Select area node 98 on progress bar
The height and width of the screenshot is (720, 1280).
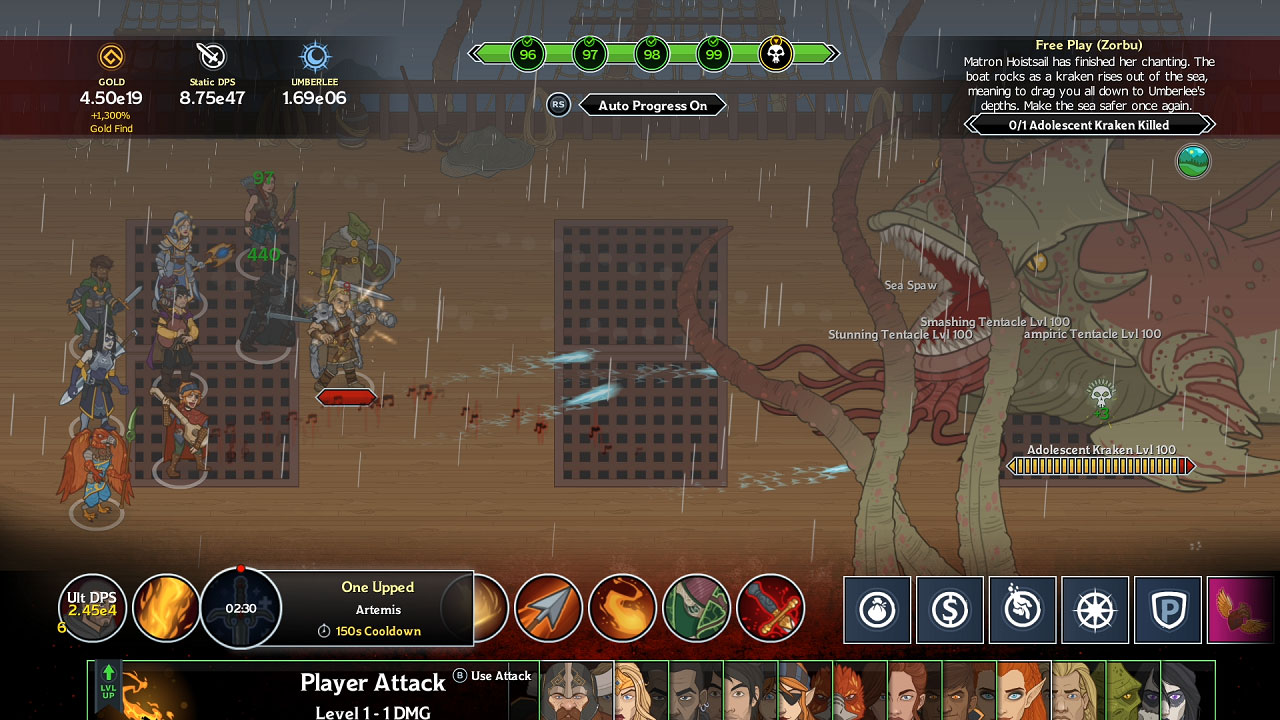tap(651, 54)
